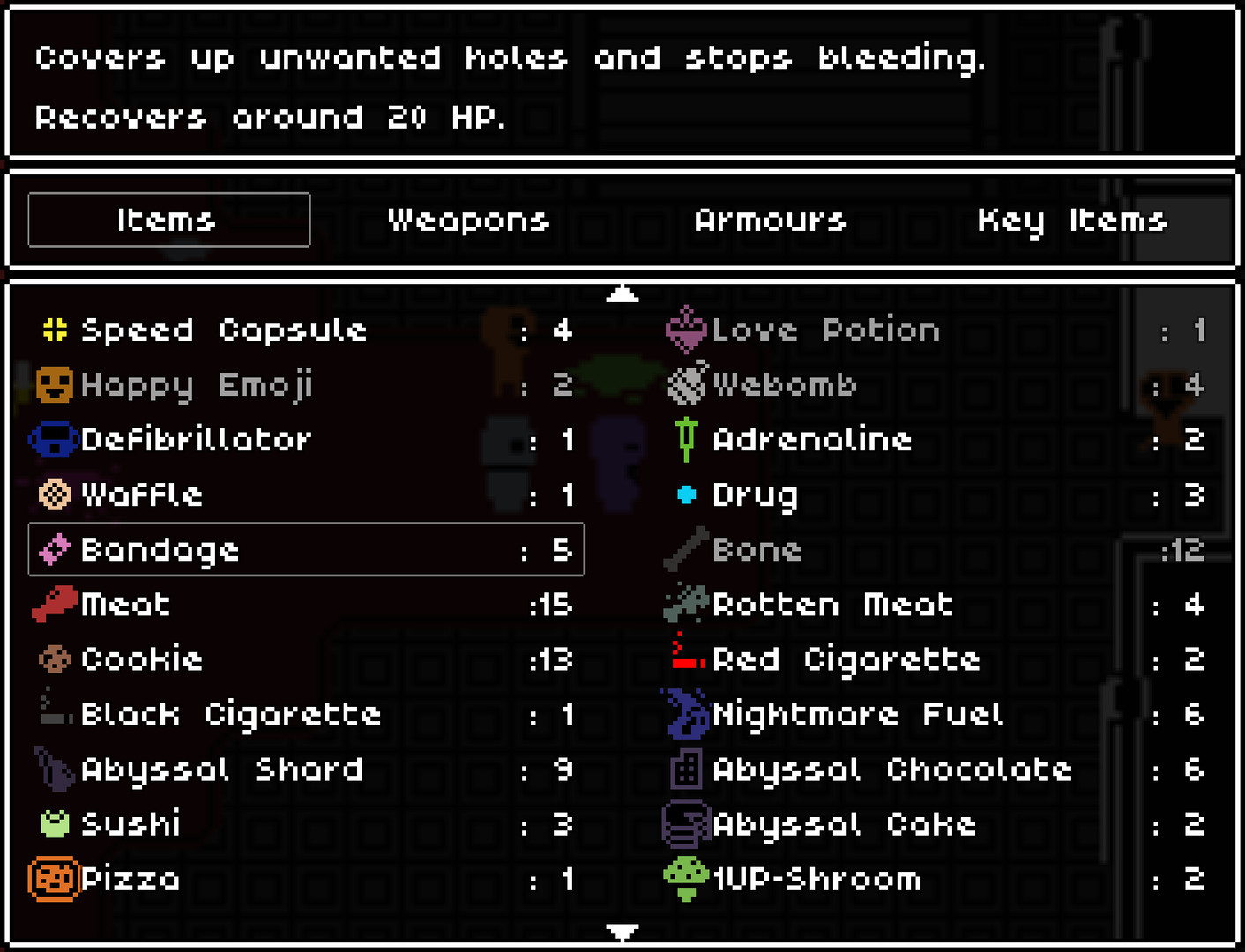
Task: Click the up scroll arrow
Action: click(x=622, y=294)
